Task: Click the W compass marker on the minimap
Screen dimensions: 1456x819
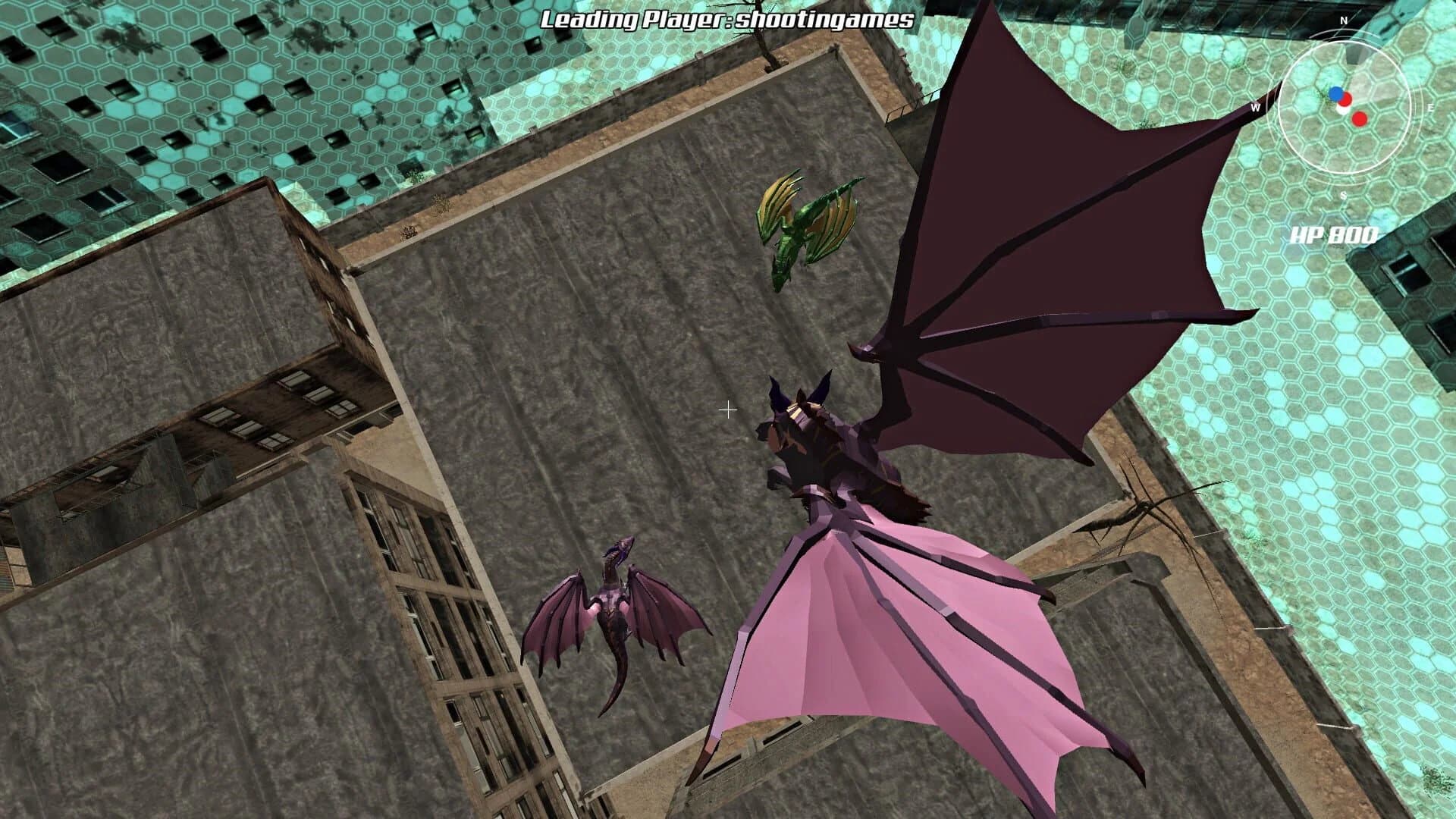Action: 1256,108
